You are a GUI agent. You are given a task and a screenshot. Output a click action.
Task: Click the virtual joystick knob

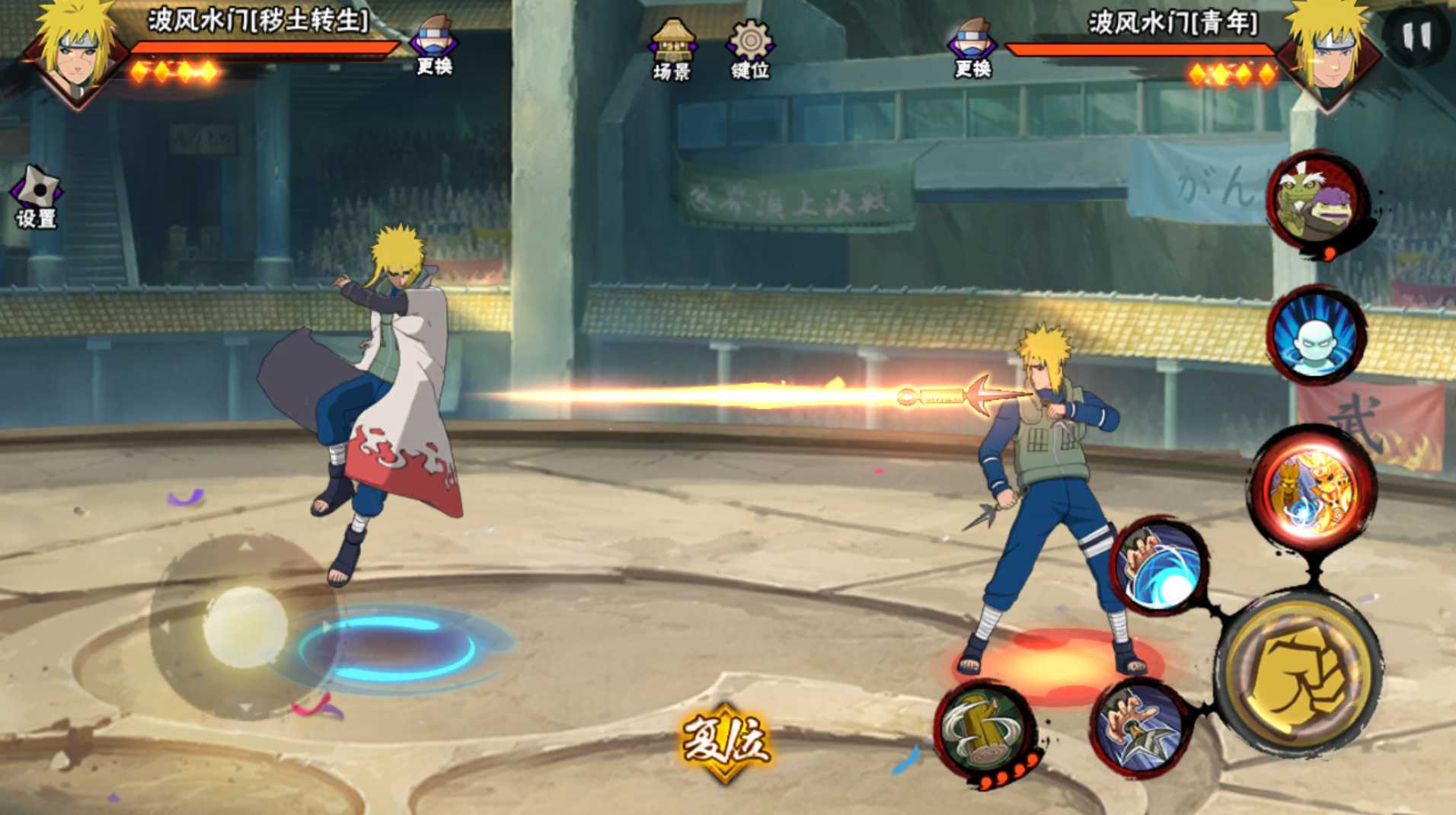coord(245,626)
